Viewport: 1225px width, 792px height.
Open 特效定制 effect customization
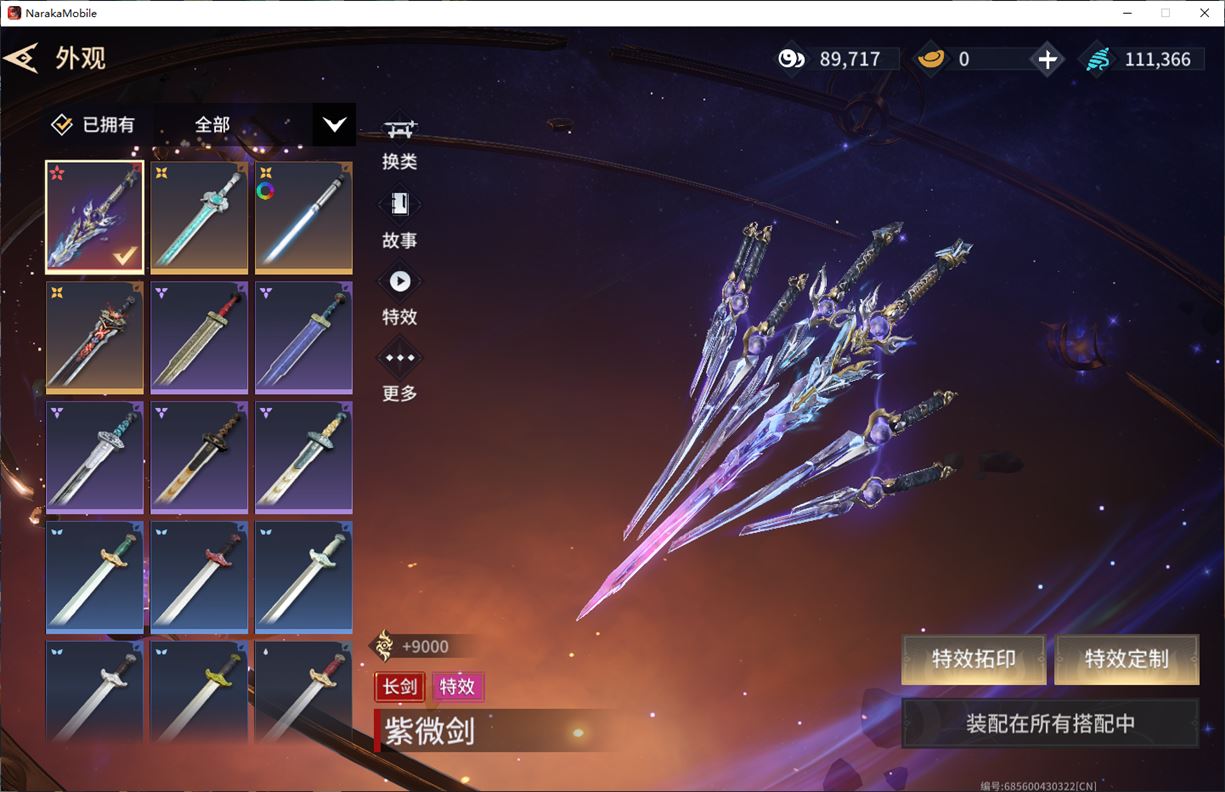pyautogui.click(x=1126, y=659)
